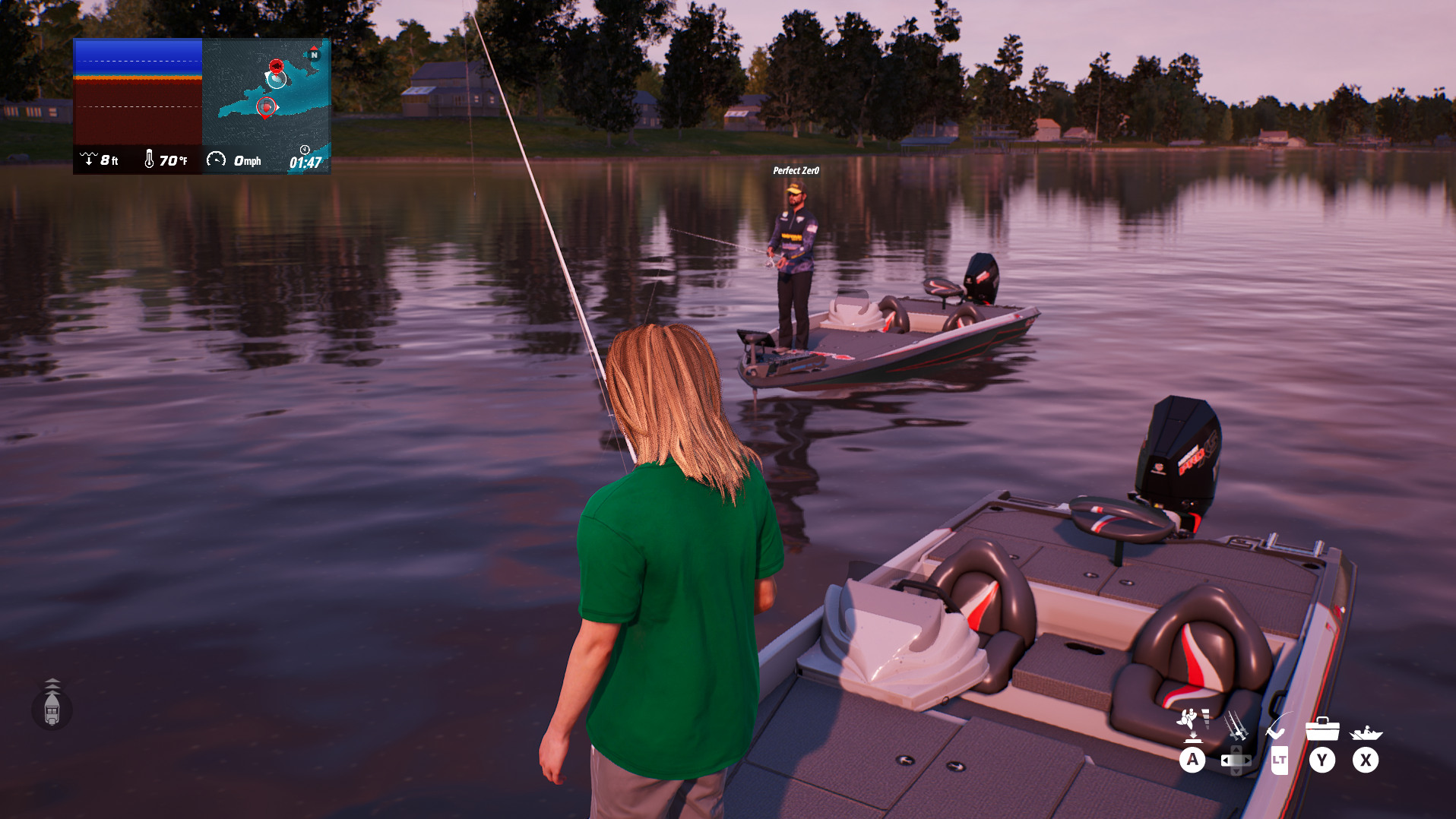Click the boat indicator icon
The image size is (1456, 819).
(x=52, y=708)
